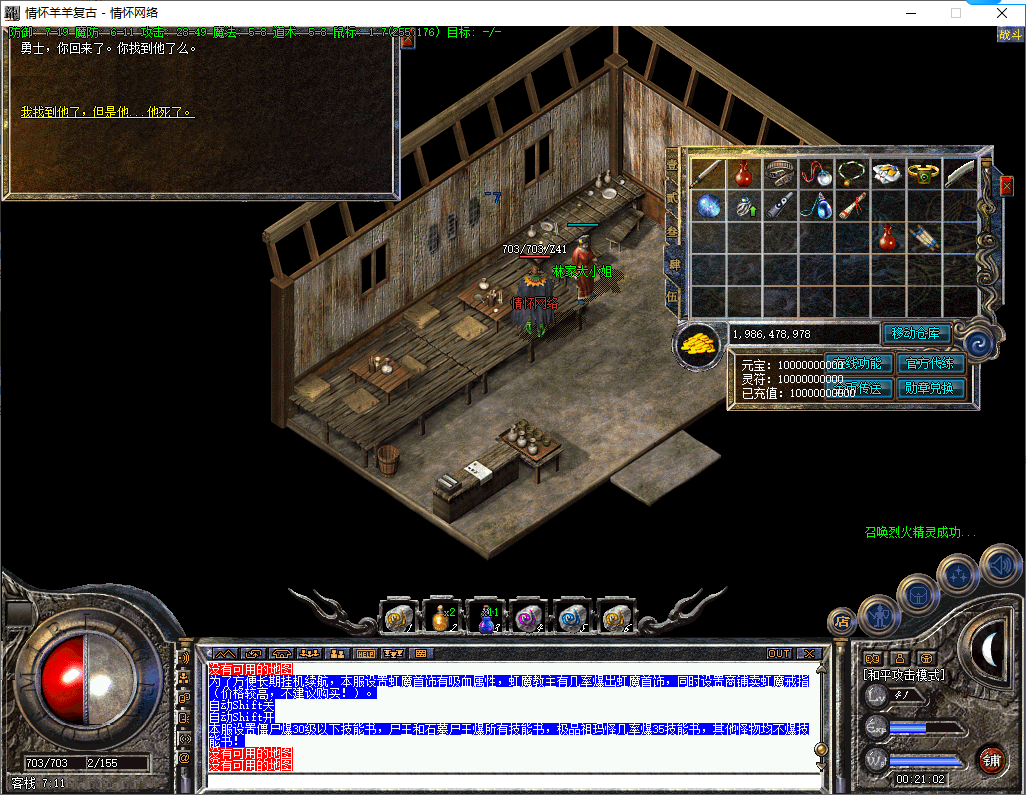Click the OUT button on chat bar
The image size is (1026, 795).
click(x=779, y=653)
